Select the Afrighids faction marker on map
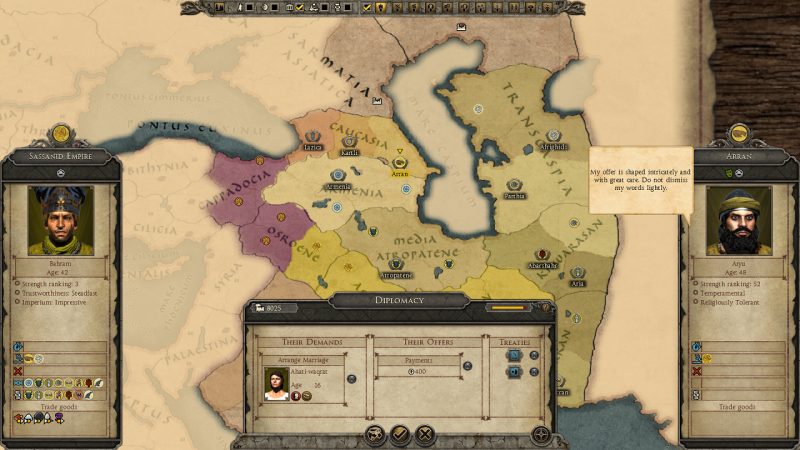Screen dimensions: 800x450 pos(553,135)
